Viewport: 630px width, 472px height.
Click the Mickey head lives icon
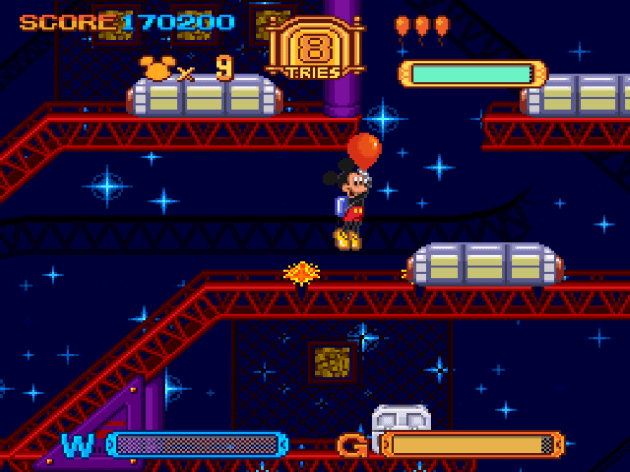click(x=156, y=69)
